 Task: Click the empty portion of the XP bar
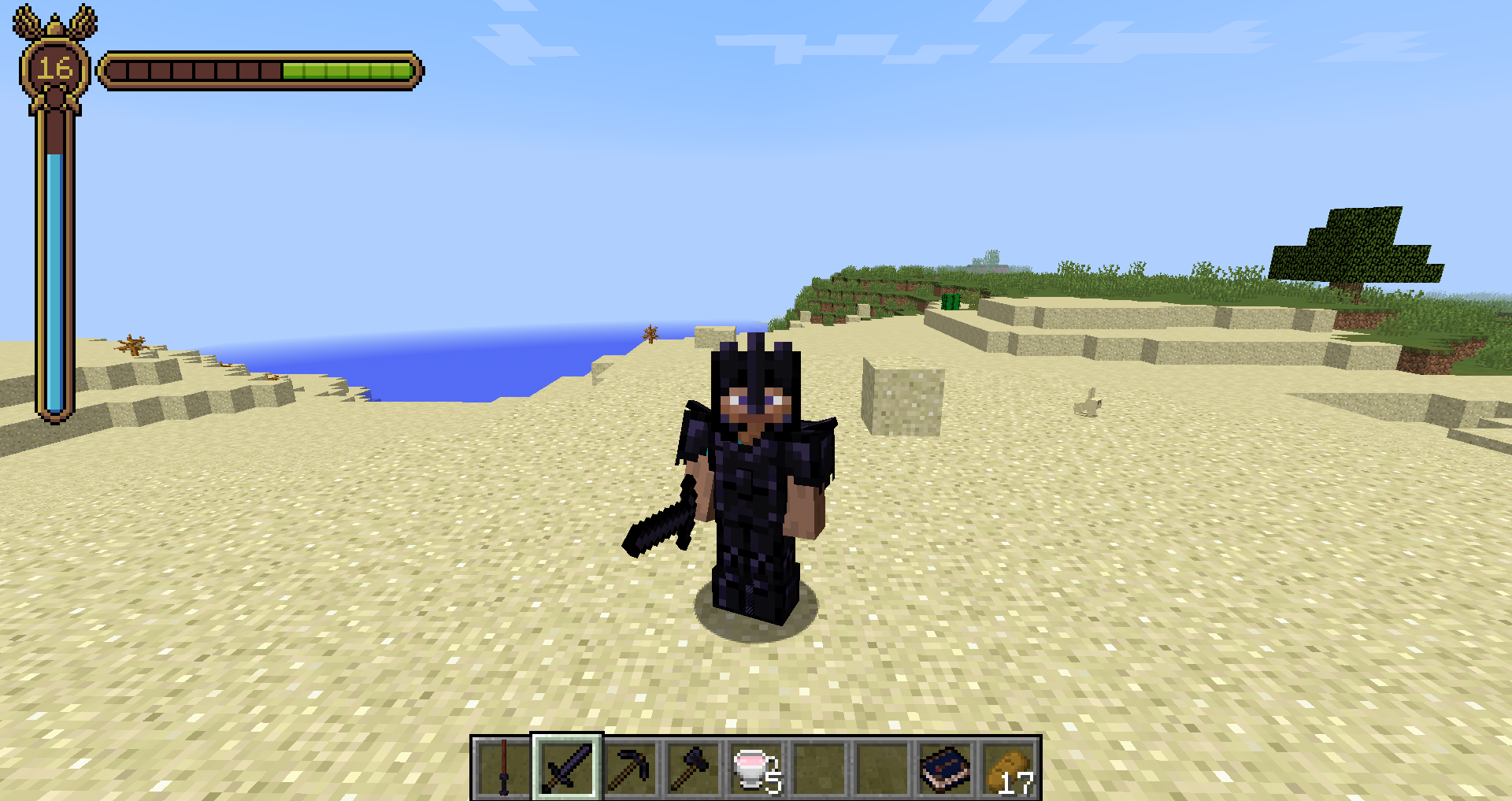pos(197,69)
